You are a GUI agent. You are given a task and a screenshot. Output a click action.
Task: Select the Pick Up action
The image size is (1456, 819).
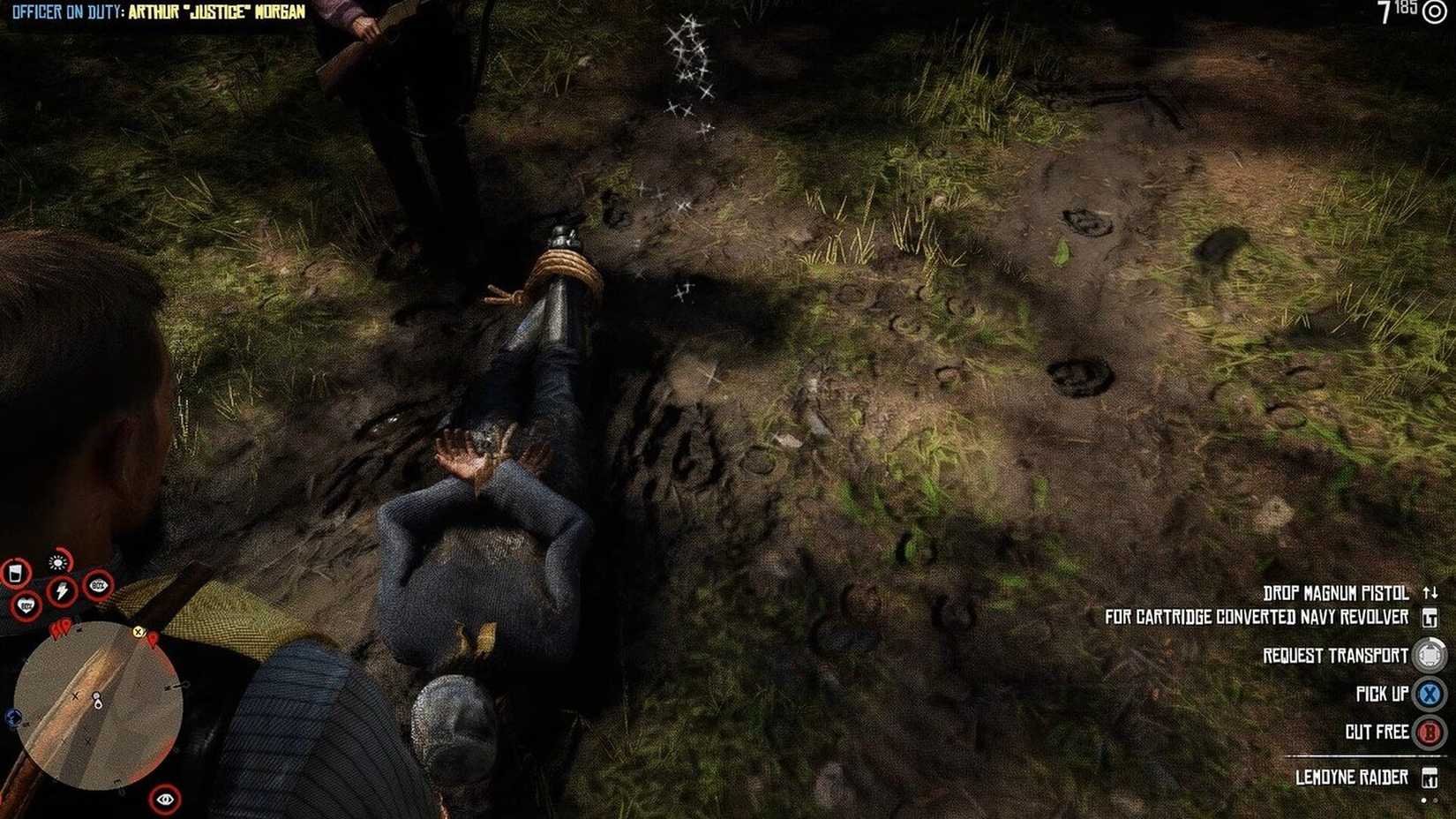click(1381, 694)
